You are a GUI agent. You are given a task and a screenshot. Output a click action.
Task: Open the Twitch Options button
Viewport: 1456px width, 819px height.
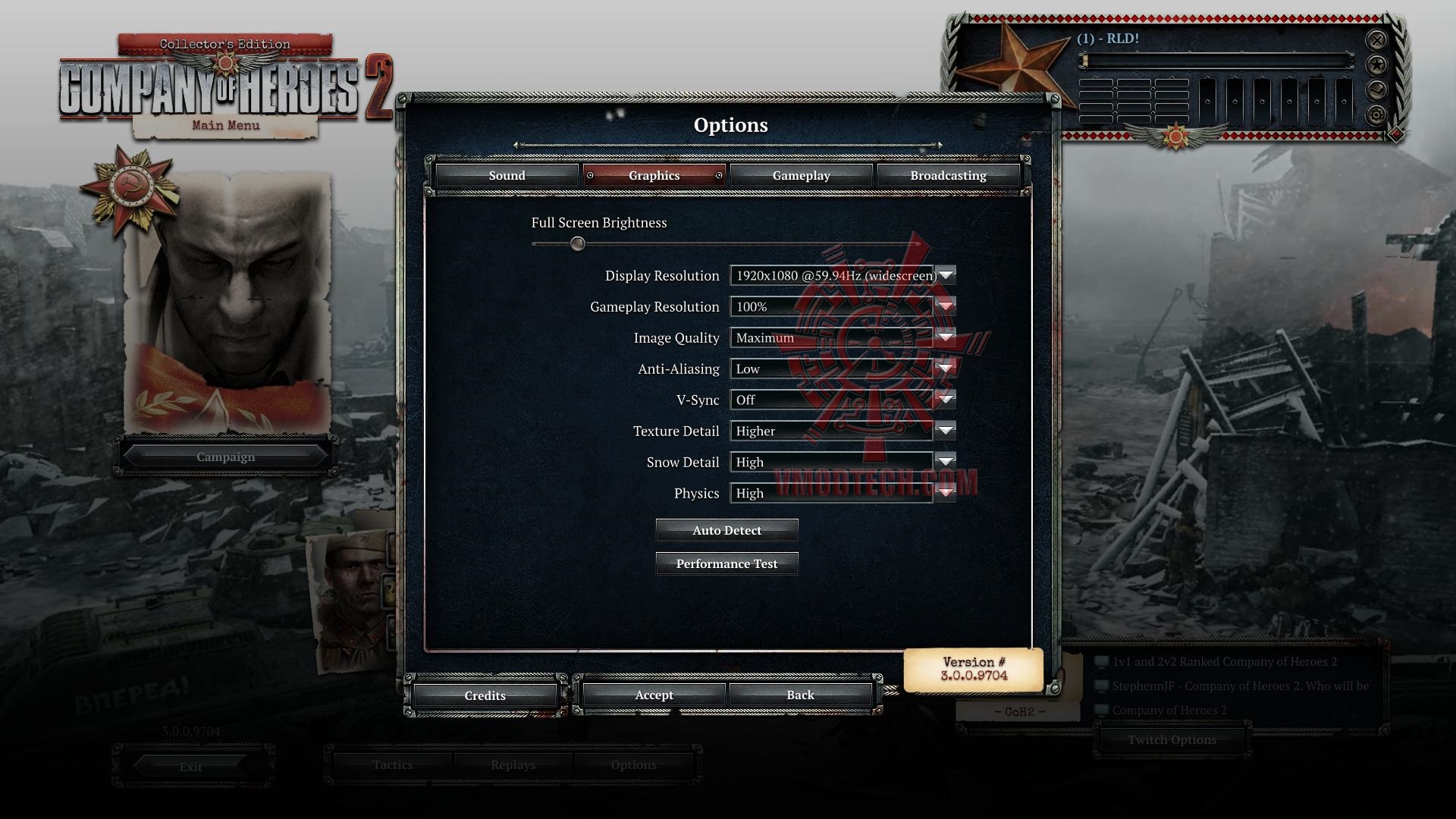tap(1172, 739)
